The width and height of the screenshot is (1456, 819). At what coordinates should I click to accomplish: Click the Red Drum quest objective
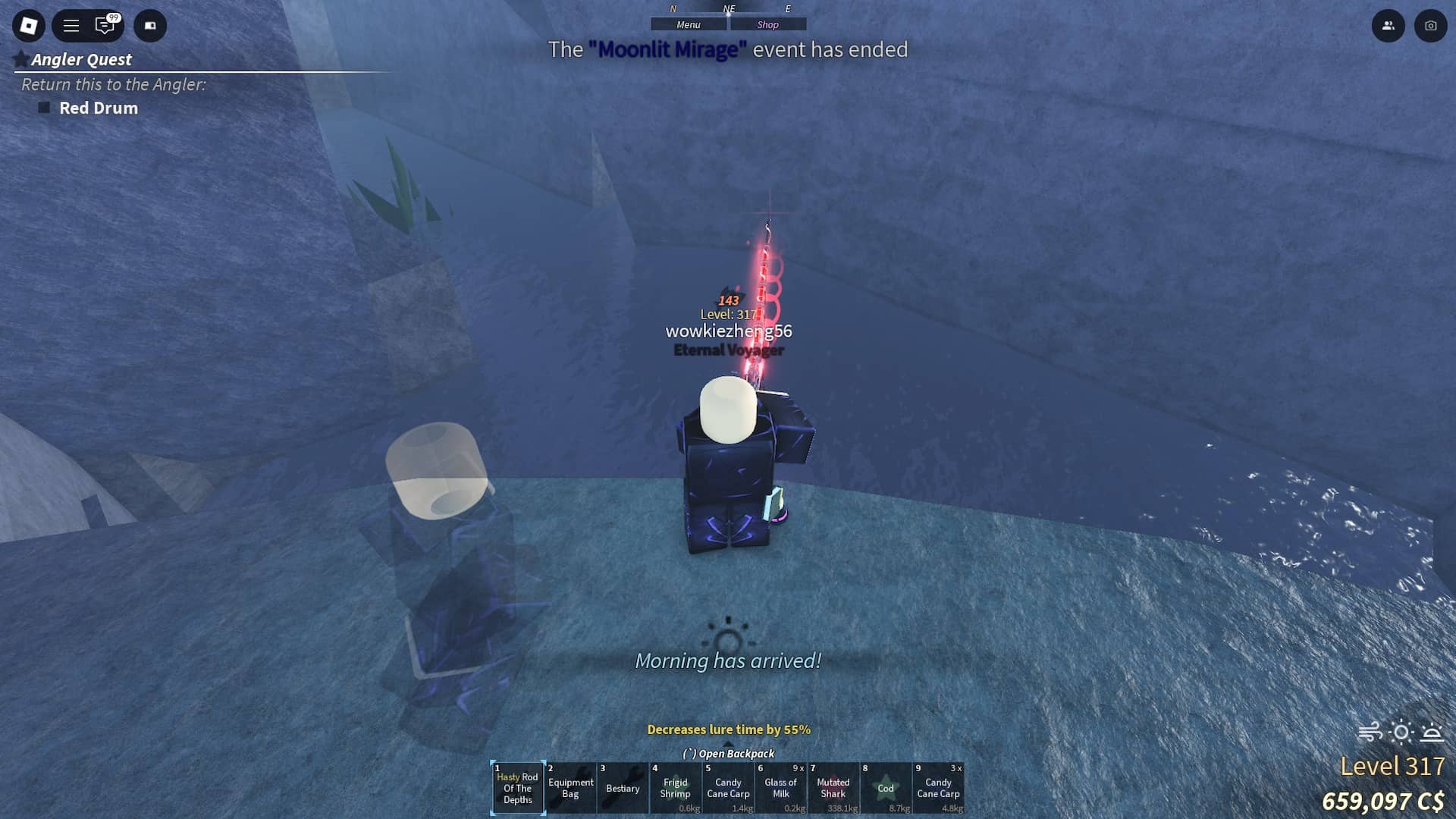(99, 108)
